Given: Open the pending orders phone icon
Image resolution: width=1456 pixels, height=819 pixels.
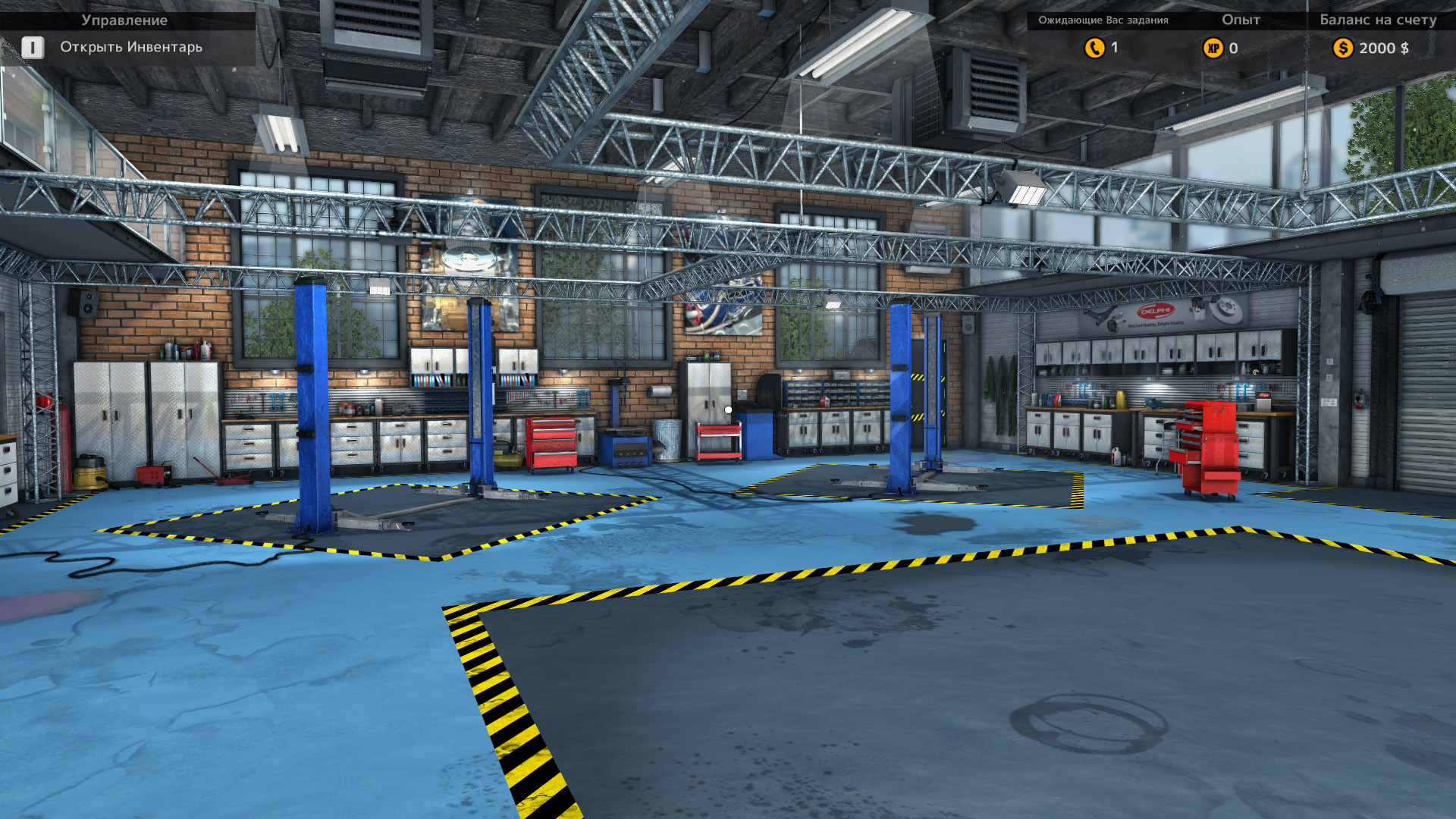Looking at the screenshot, I should (1094, 48).
